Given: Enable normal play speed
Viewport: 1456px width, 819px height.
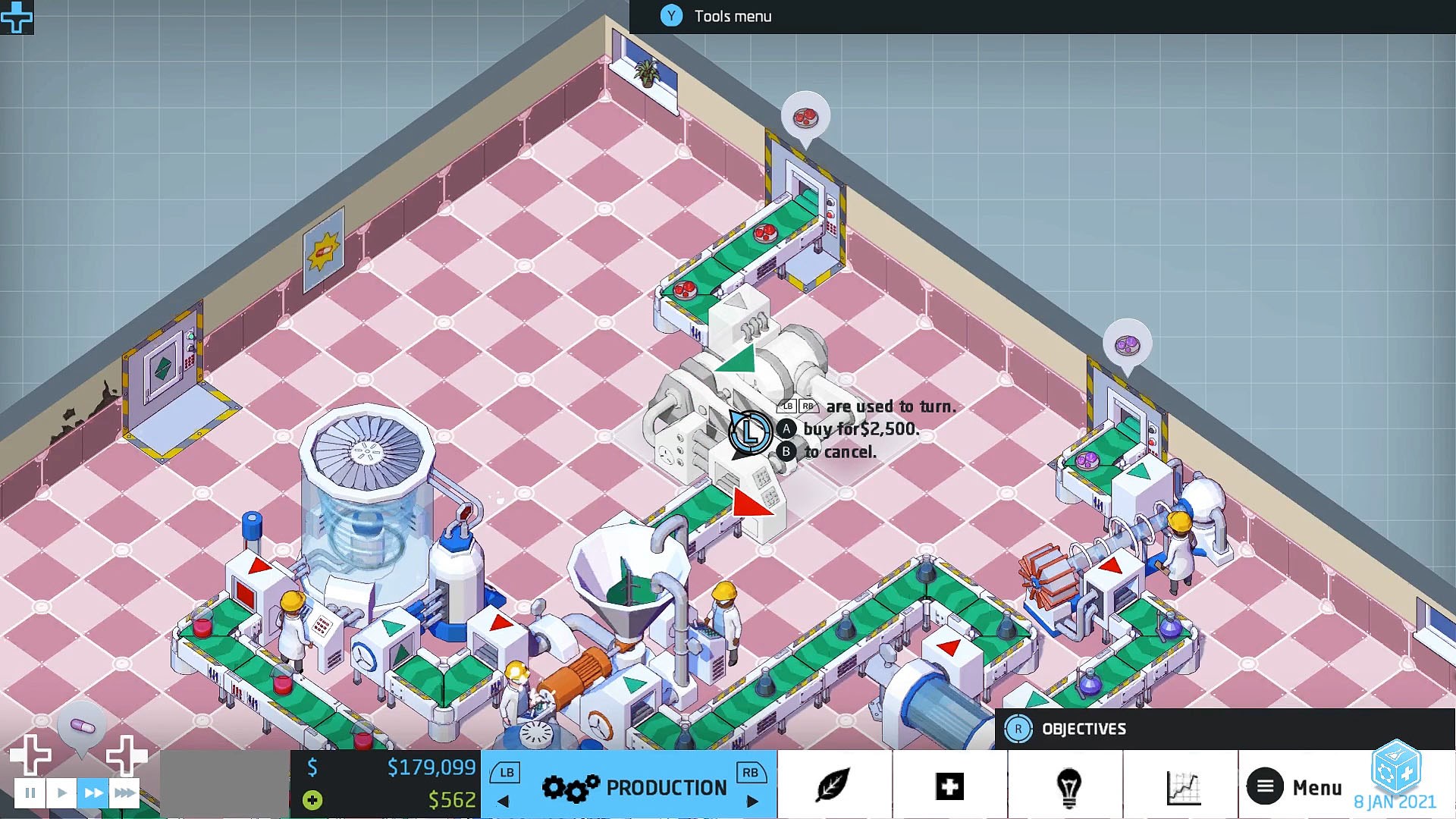Looking at the screenshot, I should [61, 792].
